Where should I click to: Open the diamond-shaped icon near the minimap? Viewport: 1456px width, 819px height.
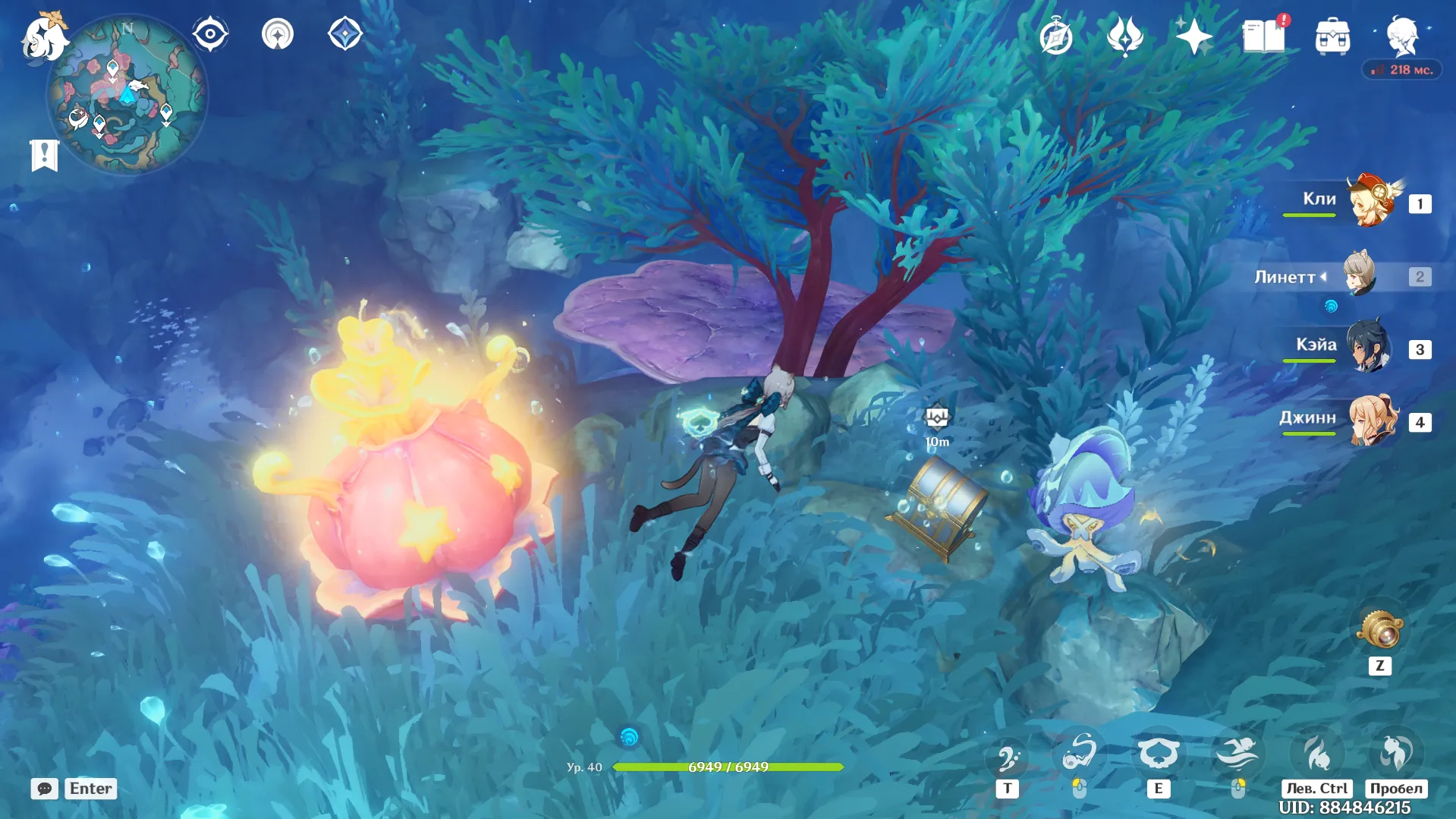pos(344,34)
